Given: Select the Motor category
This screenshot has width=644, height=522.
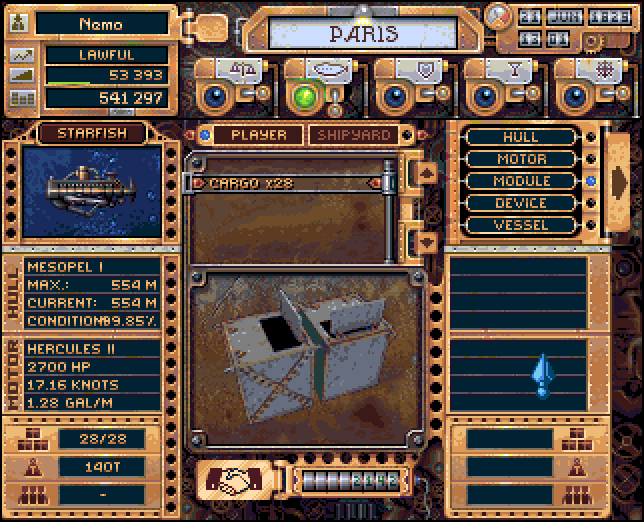Looking at the screenshot, I should [x=521, y=159].
